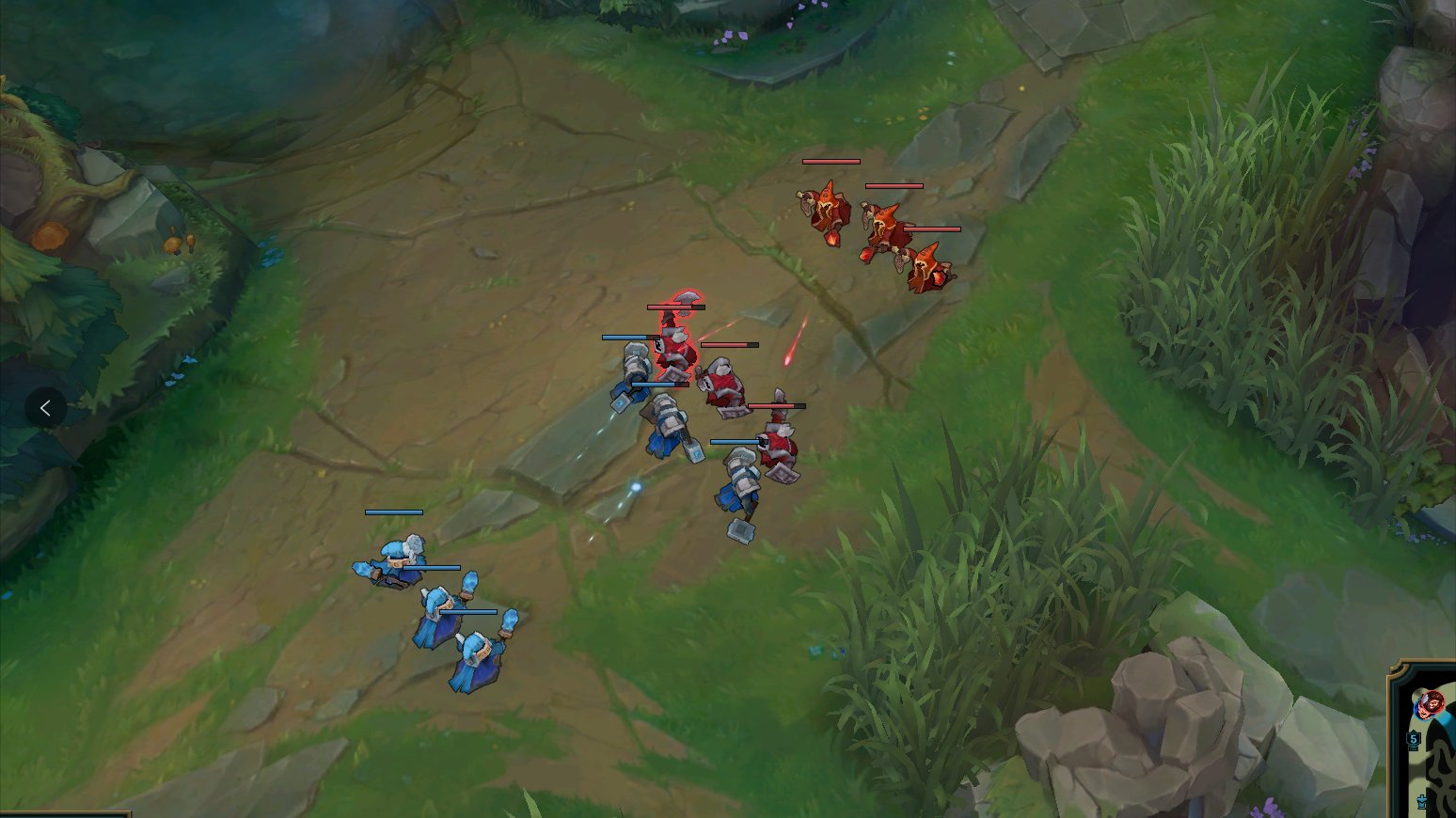Click the back chevron on the left edge
This screenshot has height=818, width=1456.
click(x=45, y=408)
